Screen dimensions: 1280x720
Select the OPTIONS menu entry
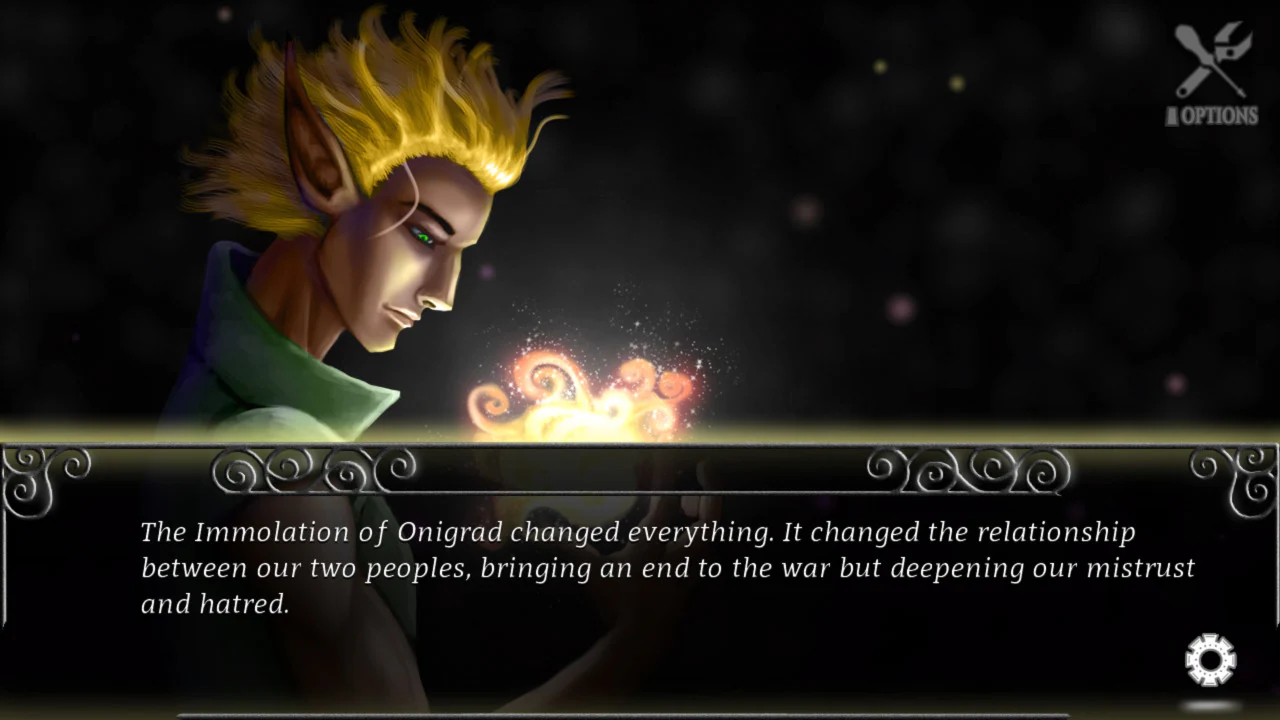[1214, 116]
